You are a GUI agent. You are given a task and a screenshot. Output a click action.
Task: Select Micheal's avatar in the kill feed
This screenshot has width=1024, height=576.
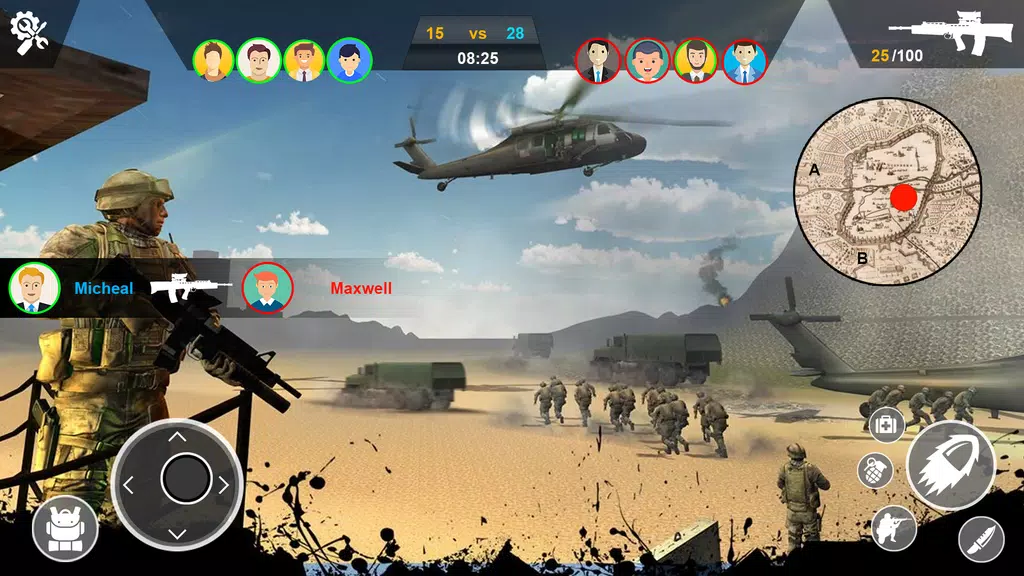(x=34, y=288)
